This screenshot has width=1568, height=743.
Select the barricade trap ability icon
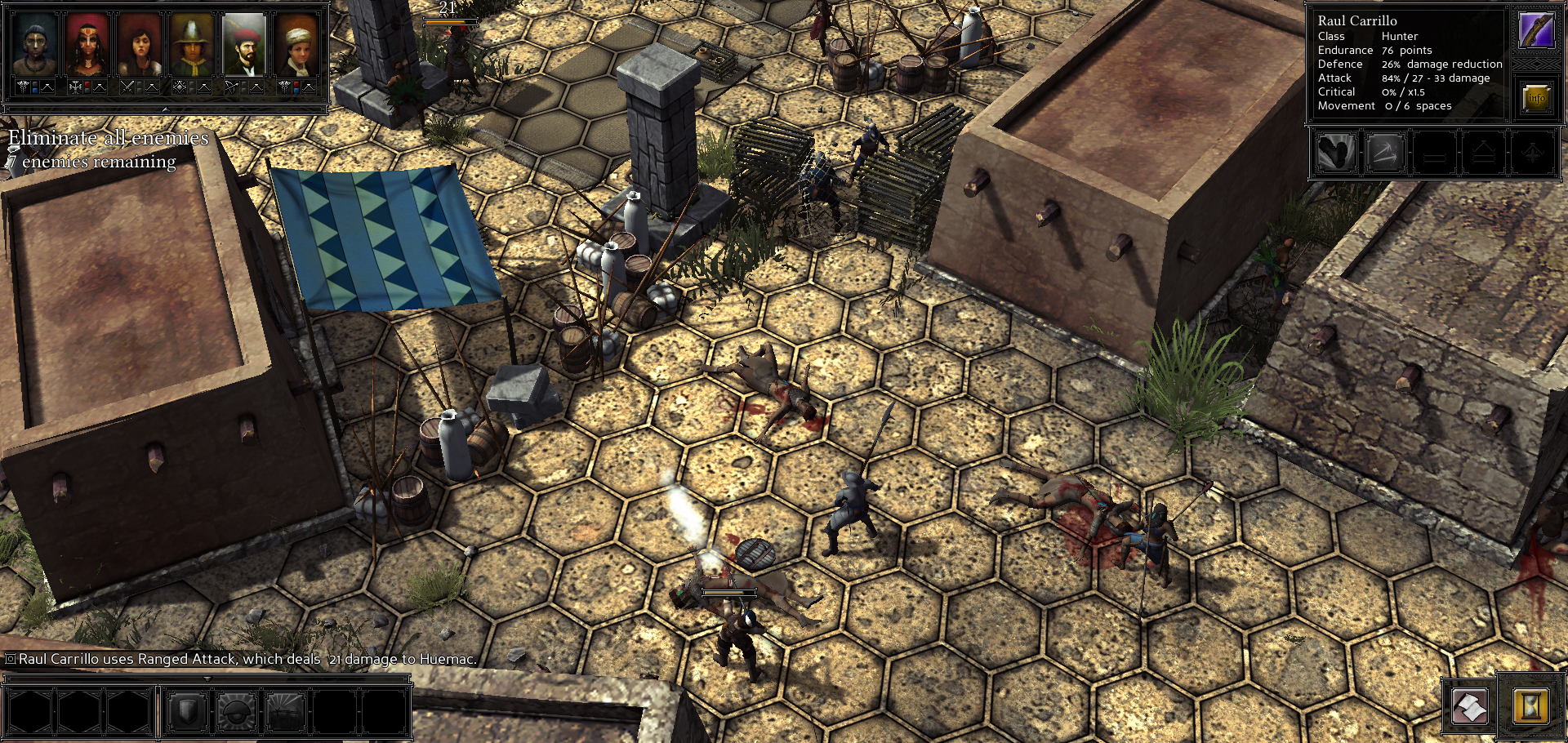point(286,711)
